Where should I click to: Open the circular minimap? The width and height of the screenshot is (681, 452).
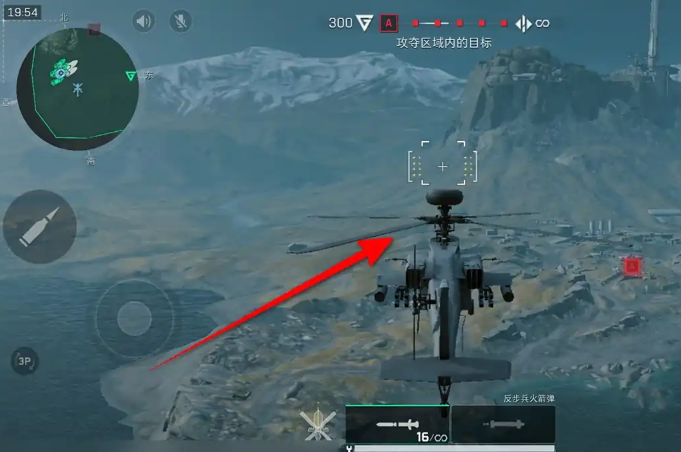(x=76, y=88)
